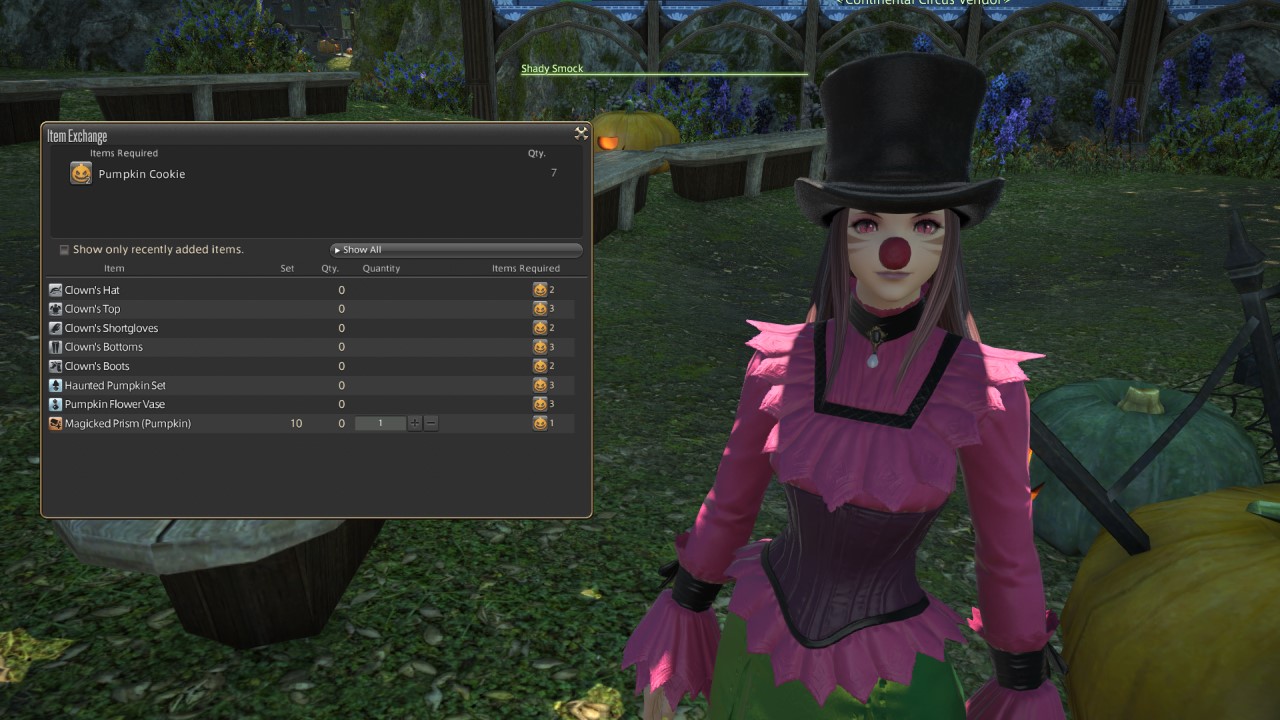Select the Pumpkin Cookie text in Items Required

[x=143, y=173]
